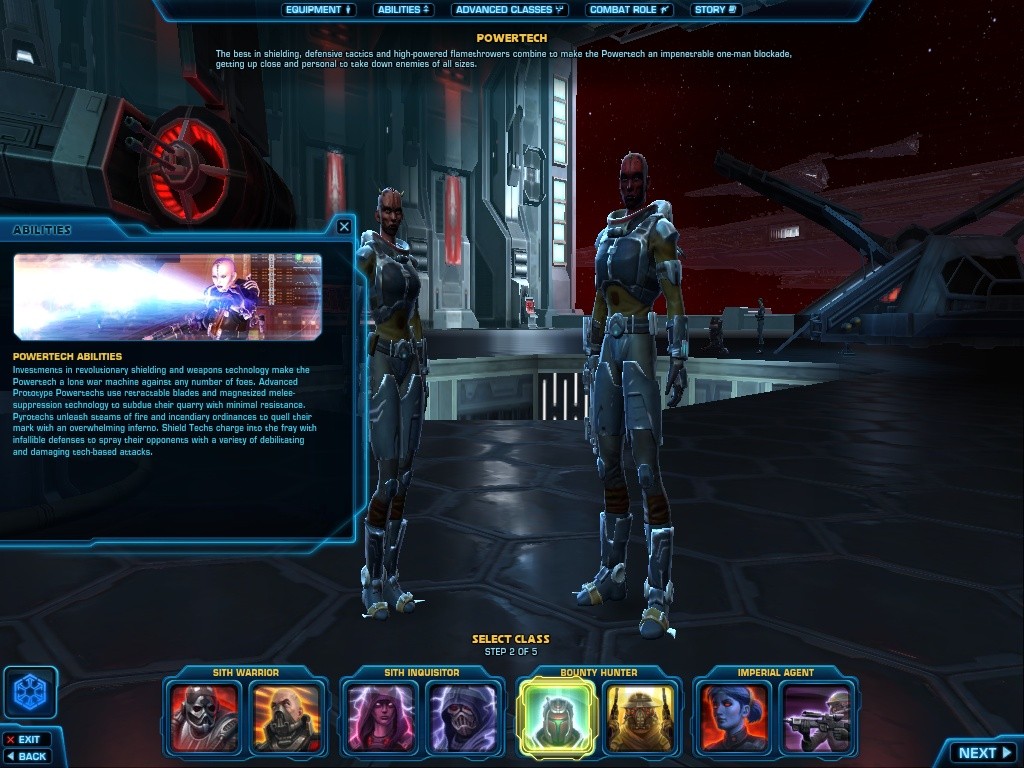Close the Abilities info panel
Image resolution: width=1024 pixels, height=768 pixels.
click(344, 227)
